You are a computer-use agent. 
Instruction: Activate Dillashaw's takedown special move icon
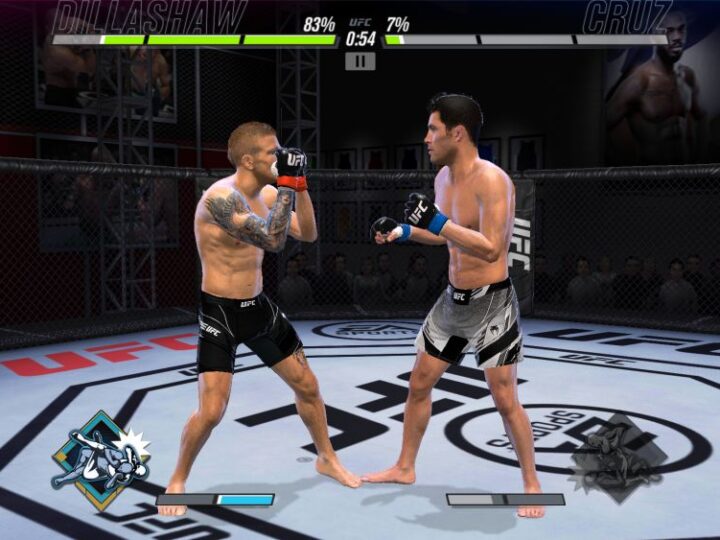click(100, 460)
